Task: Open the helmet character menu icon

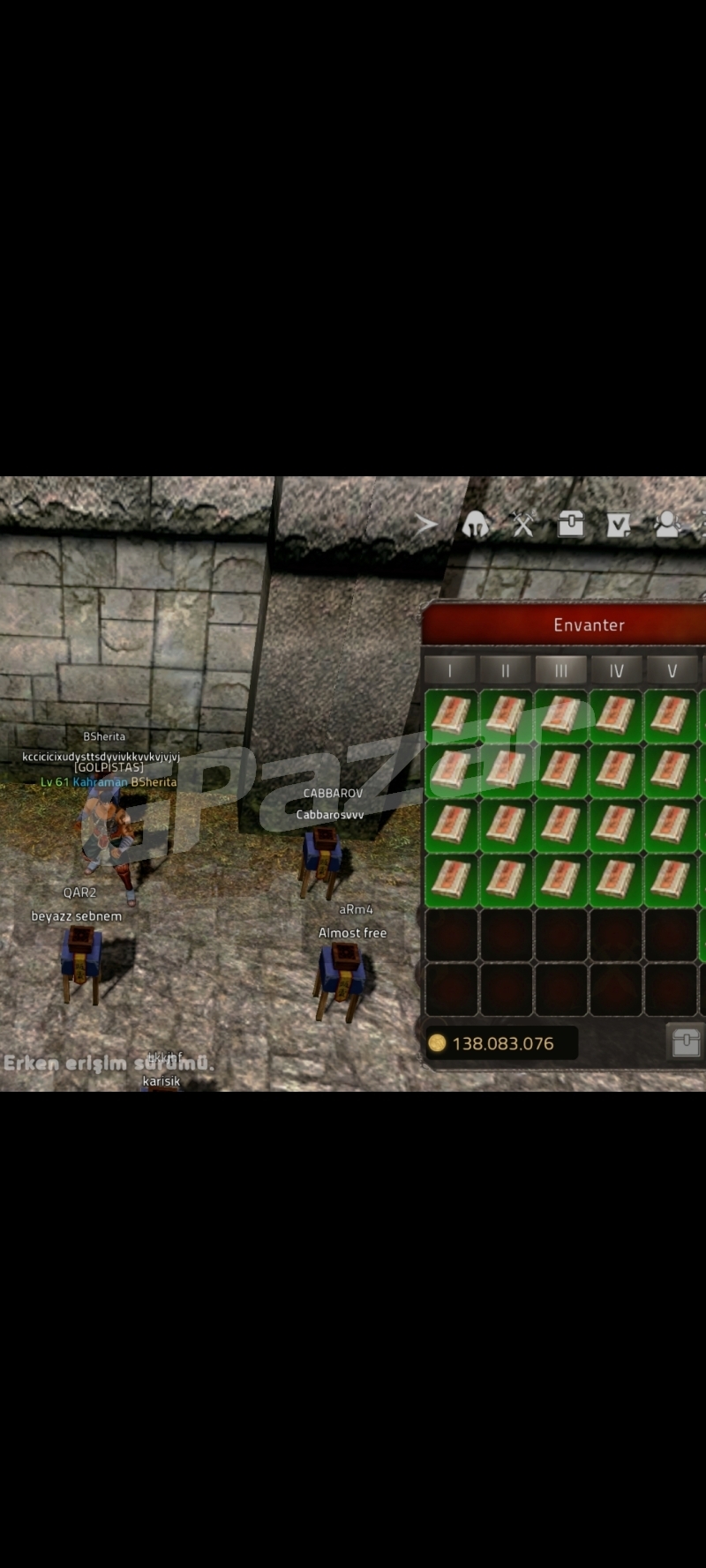Action: pos(476,525)
